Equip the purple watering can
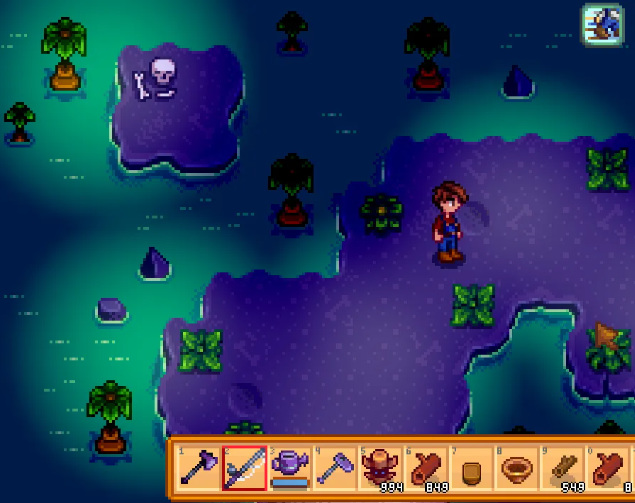The image size is (635, 503). click(290, 468)
